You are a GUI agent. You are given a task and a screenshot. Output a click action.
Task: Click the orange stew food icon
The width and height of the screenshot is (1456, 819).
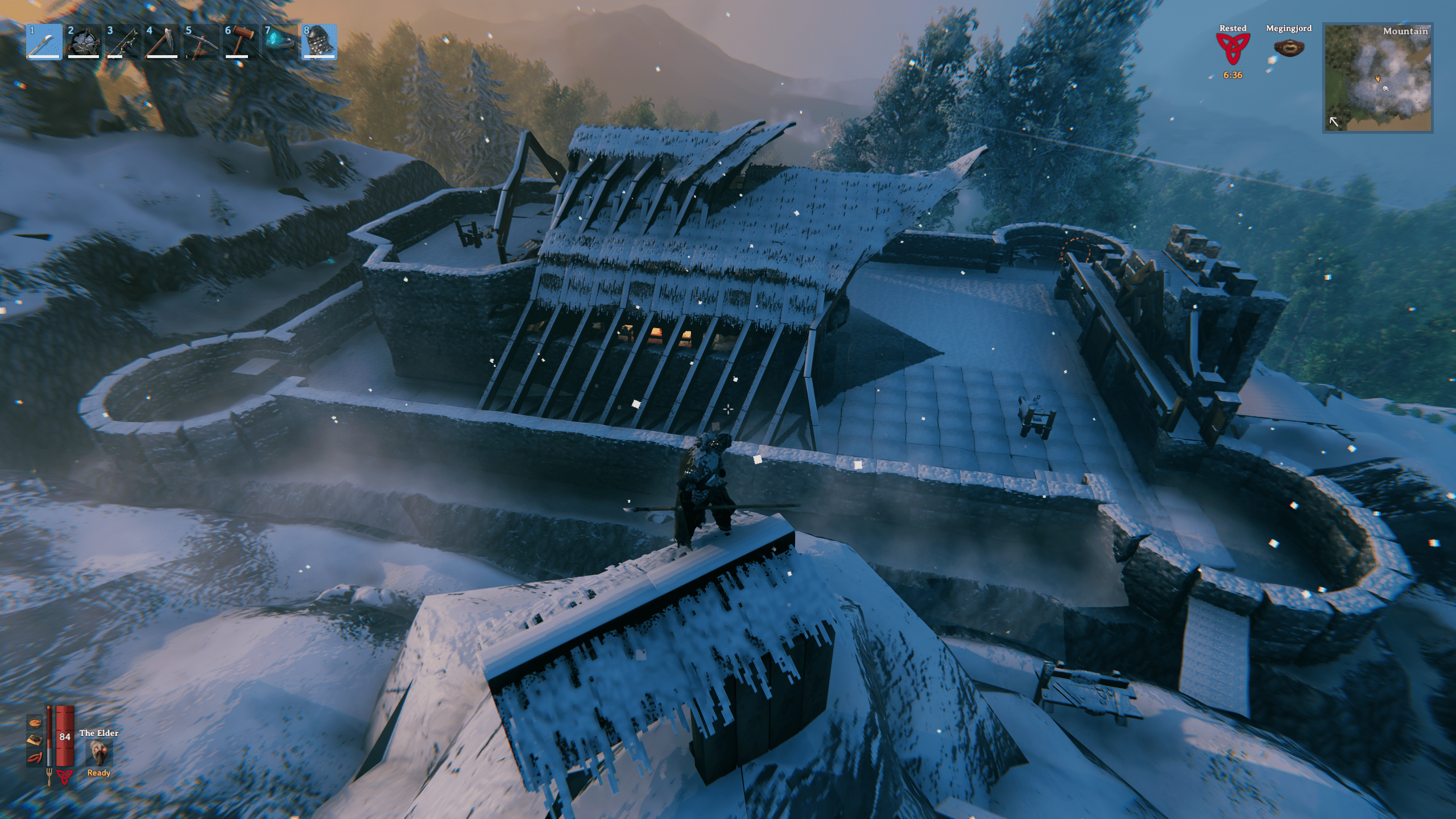[34, 723]
